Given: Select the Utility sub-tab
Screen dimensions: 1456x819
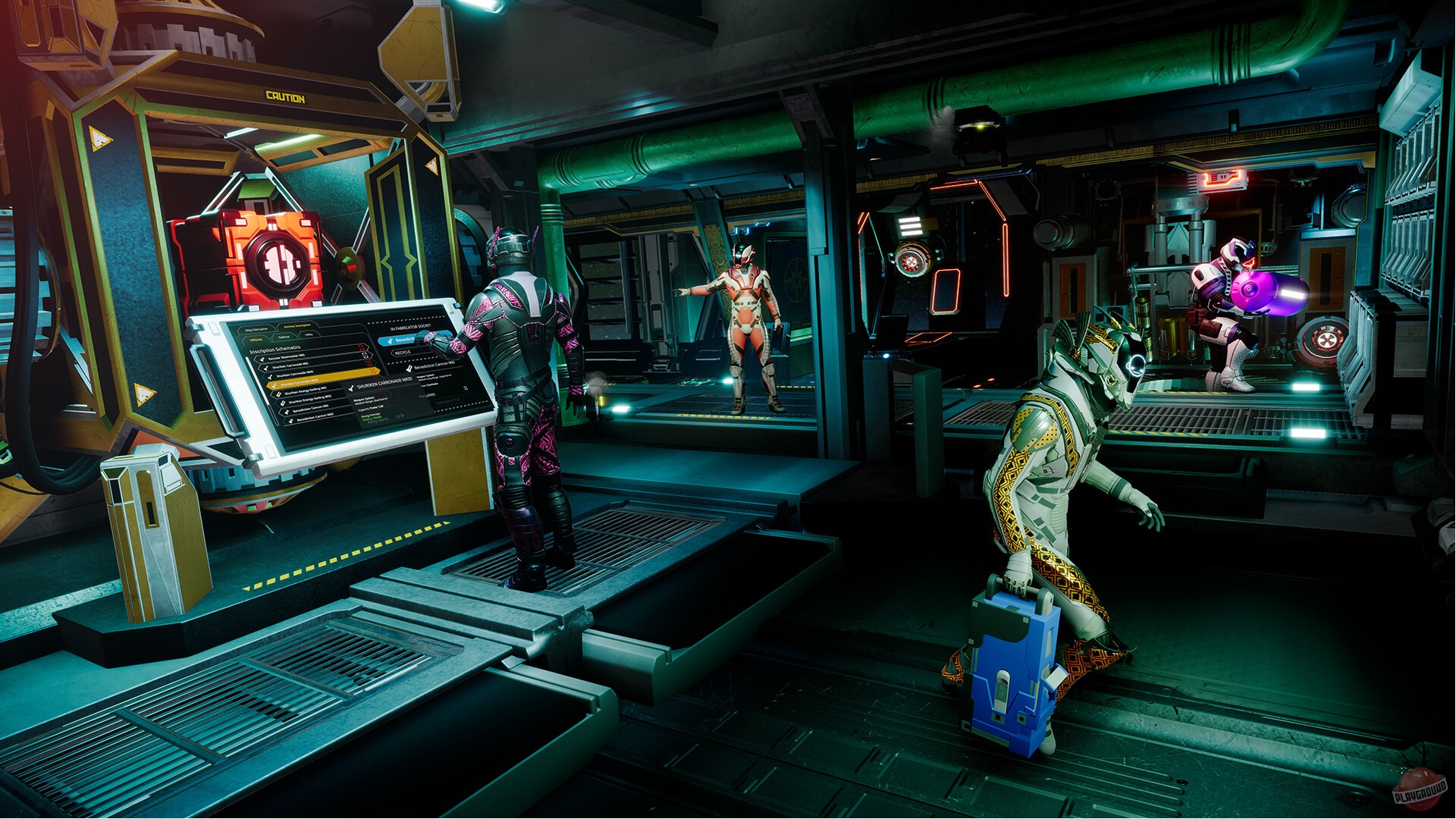Looking at the screenshot, I should 306,334.
